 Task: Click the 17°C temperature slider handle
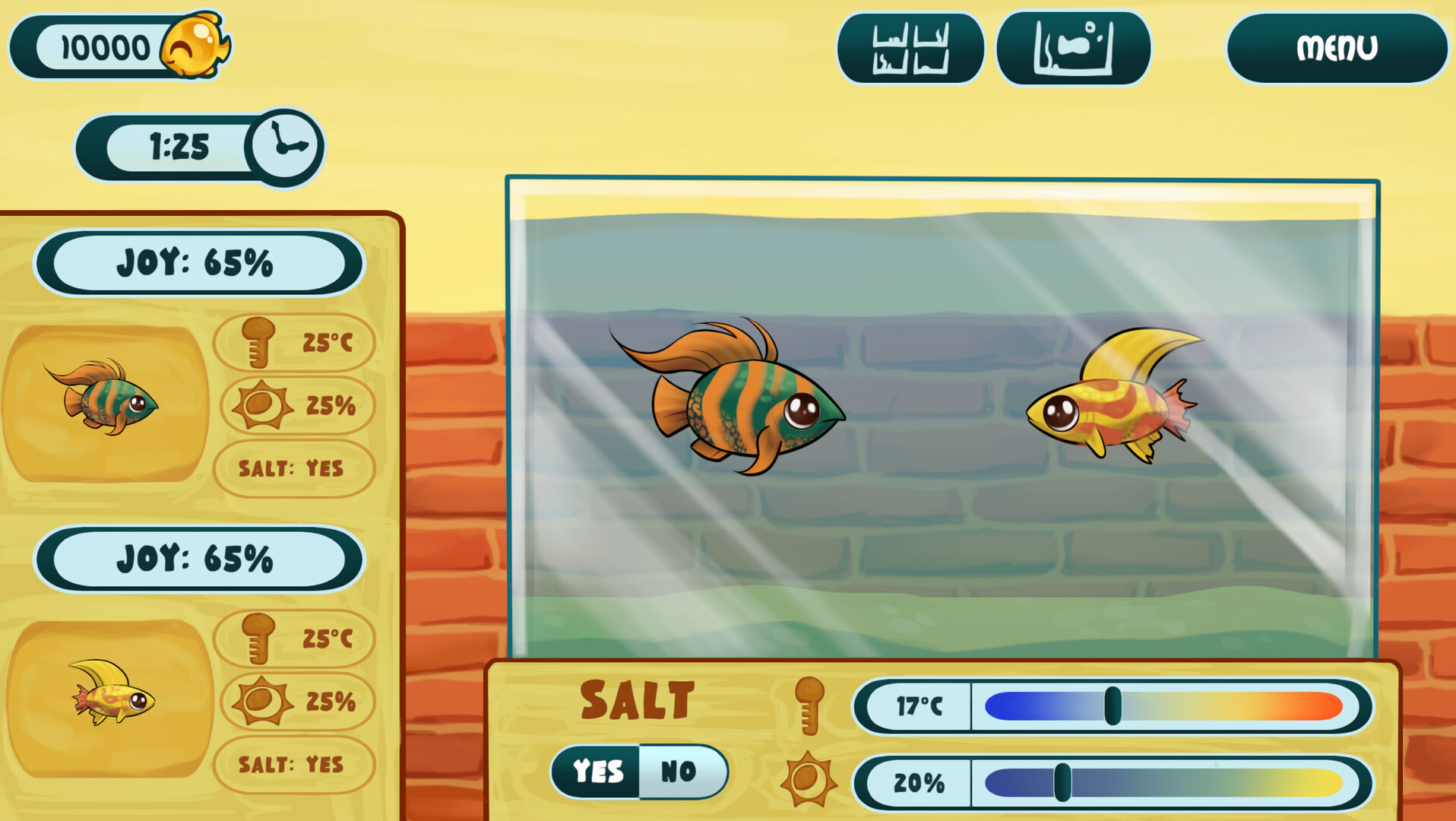pyautogui.click(x=1114, y=706)
